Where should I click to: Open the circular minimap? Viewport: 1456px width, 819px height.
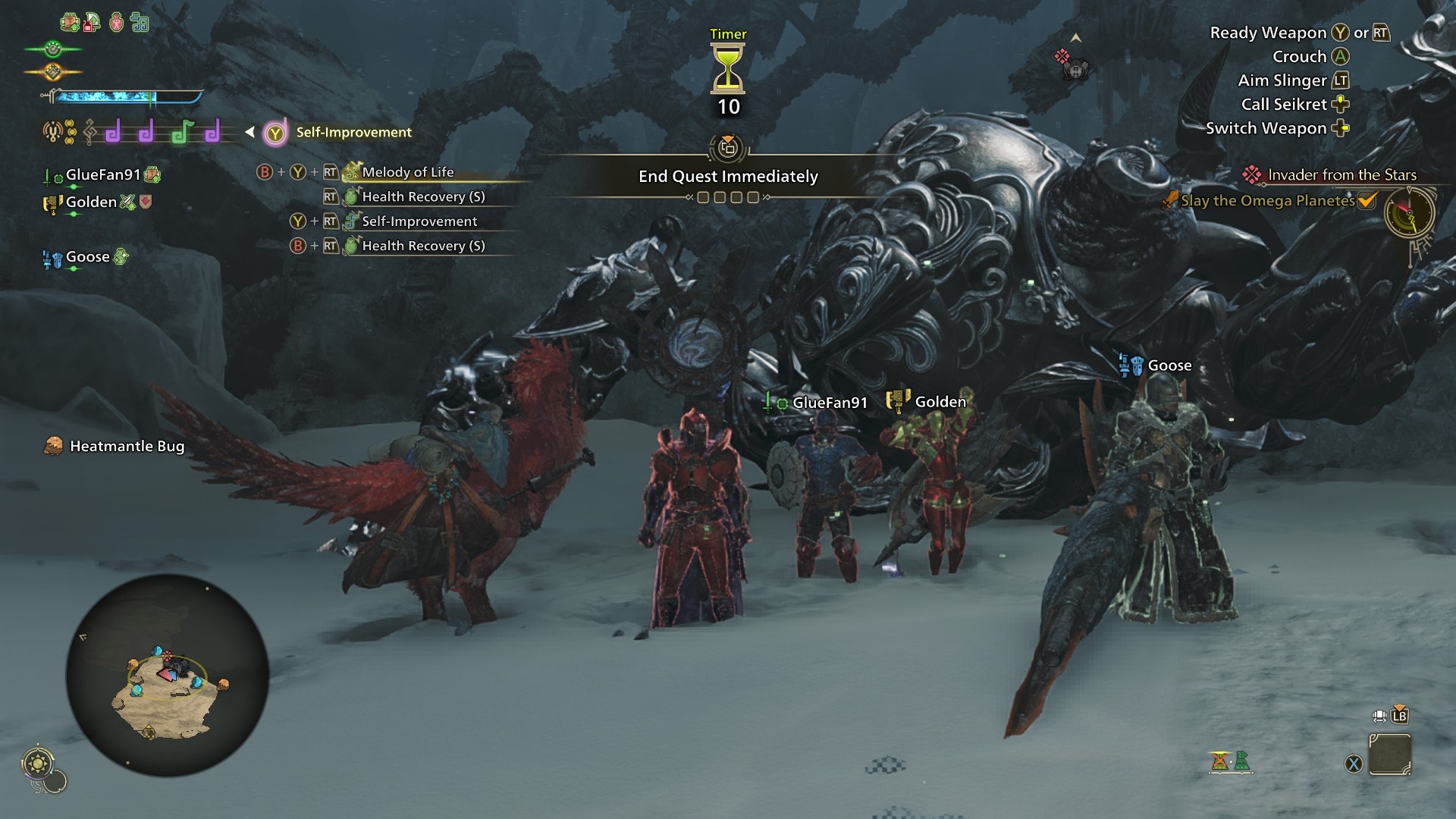(x=168, y=676)
